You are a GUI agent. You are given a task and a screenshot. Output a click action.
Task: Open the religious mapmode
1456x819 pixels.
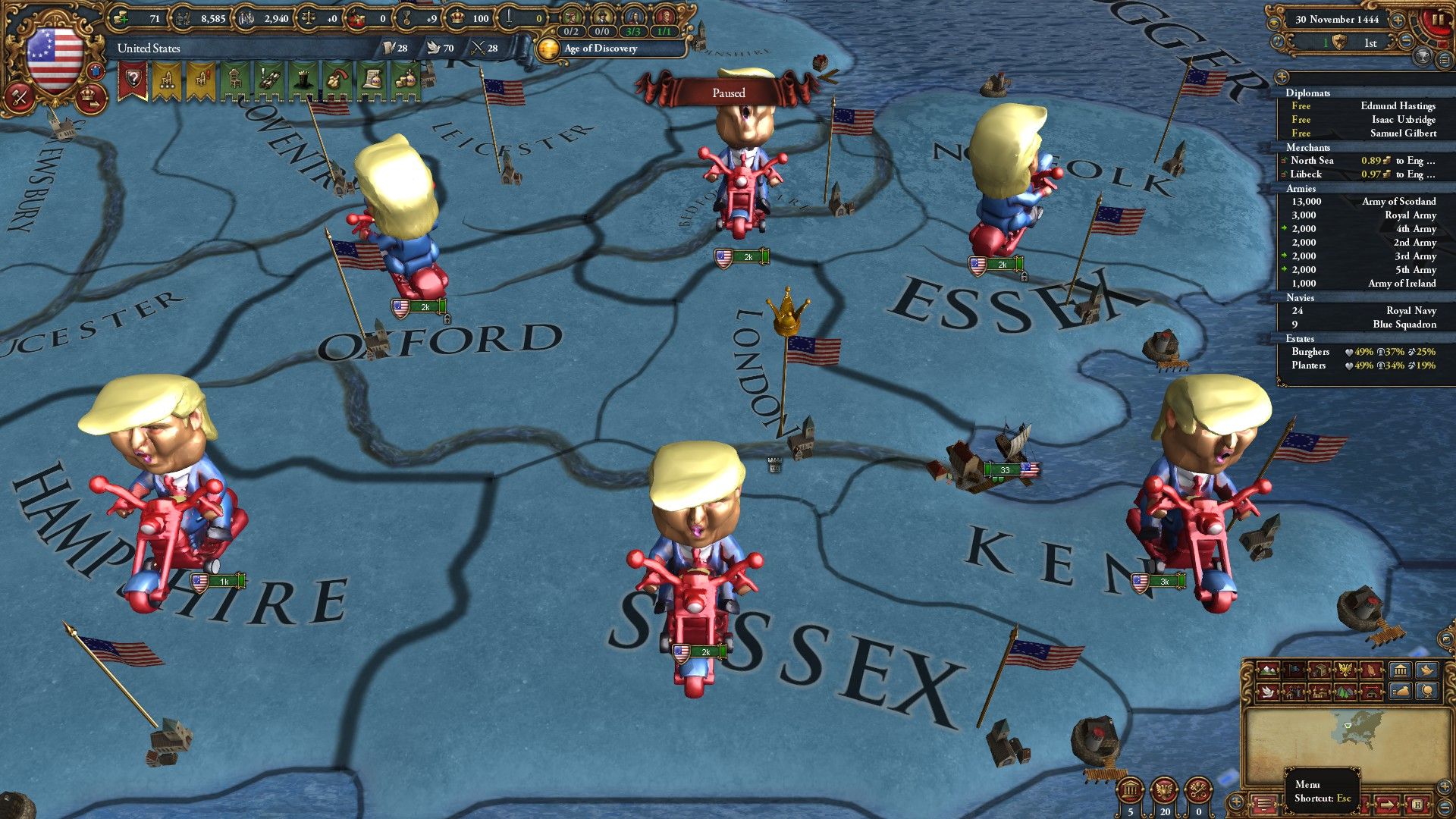click(x=1370, y=670)
